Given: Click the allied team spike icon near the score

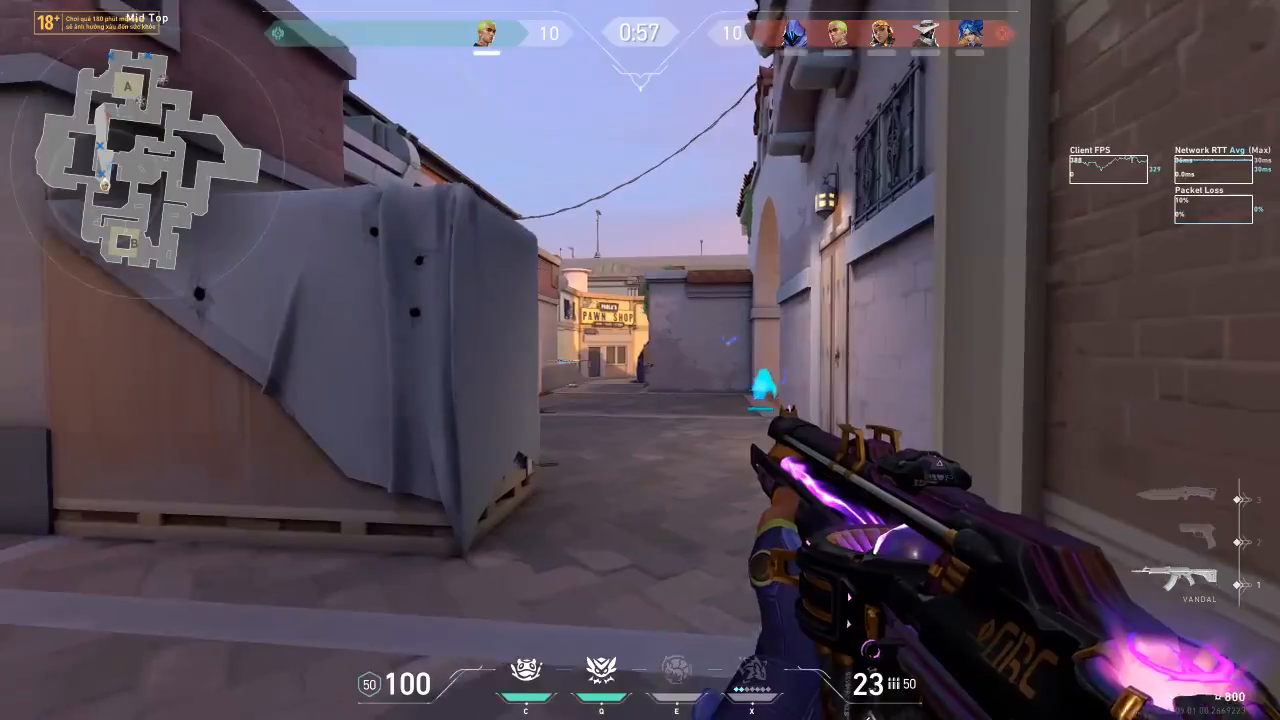Looking at the screenshot, I should [x=278, y=33].
